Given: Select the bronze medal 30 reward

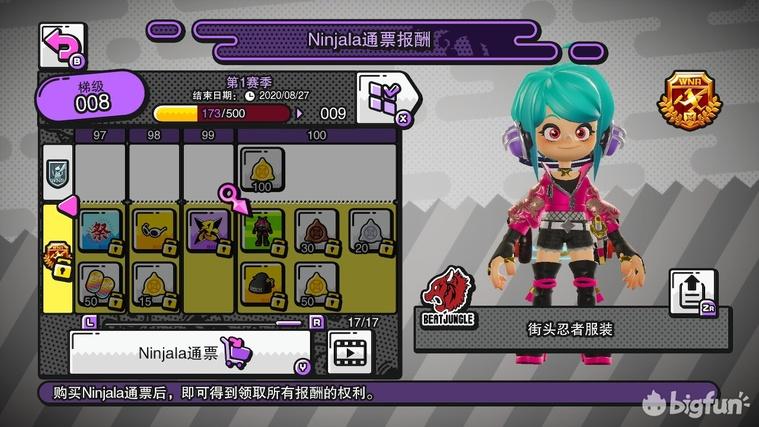Looking at the screenshot, I should coord(316,232).
